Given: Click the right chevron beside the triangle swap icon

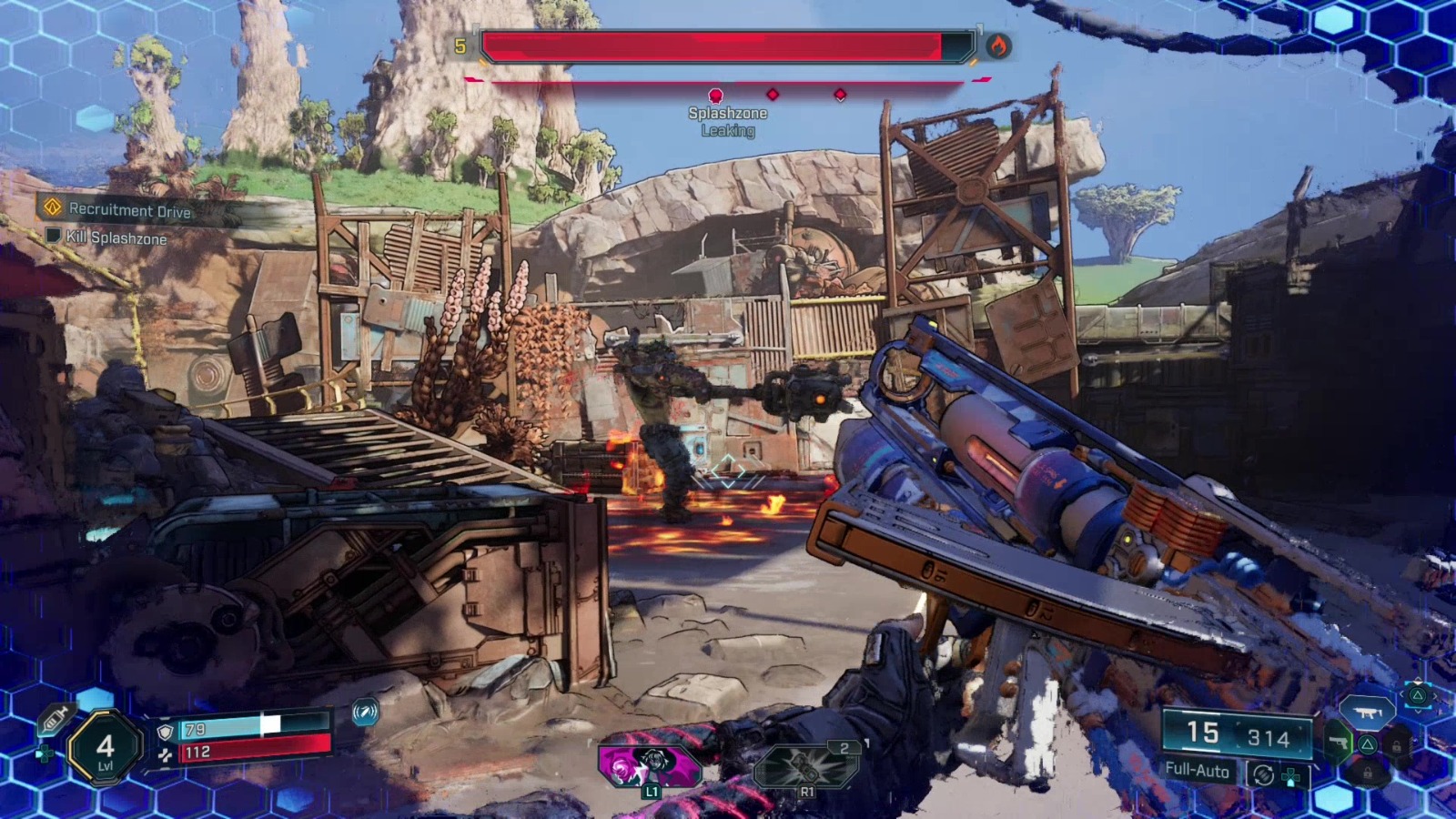Looking at the screenshot, I should click(x=1436, y=696).
